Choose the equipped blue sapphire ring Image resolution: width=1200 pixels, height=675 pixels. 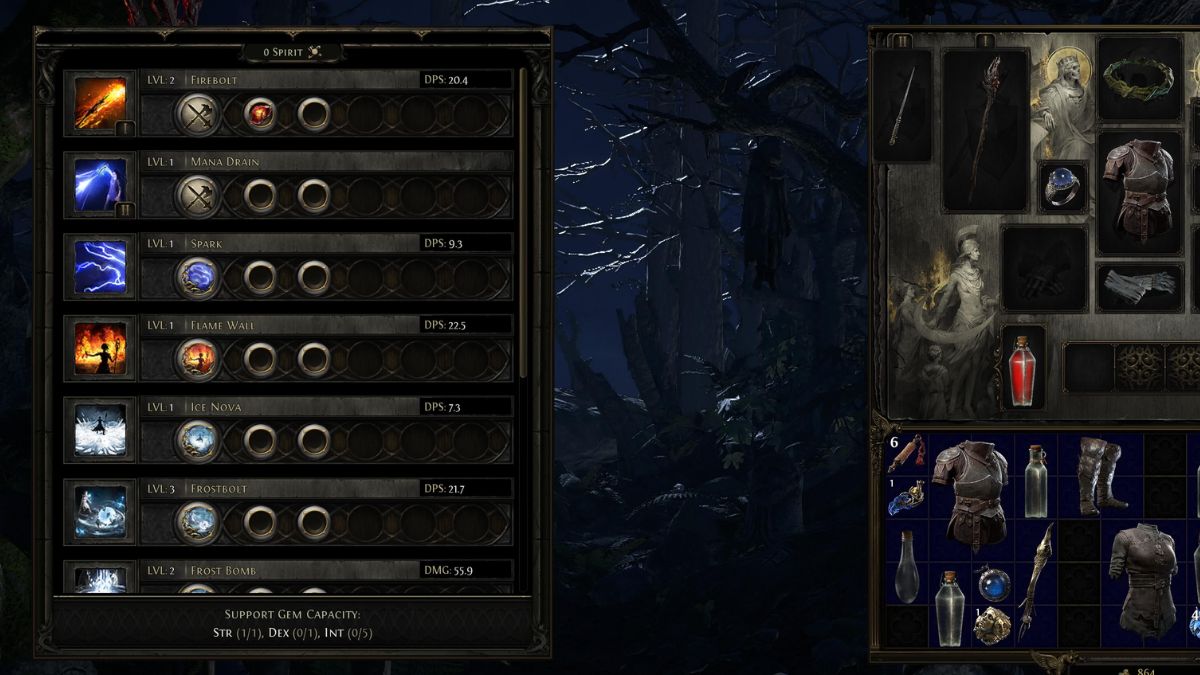(1062, 187)
